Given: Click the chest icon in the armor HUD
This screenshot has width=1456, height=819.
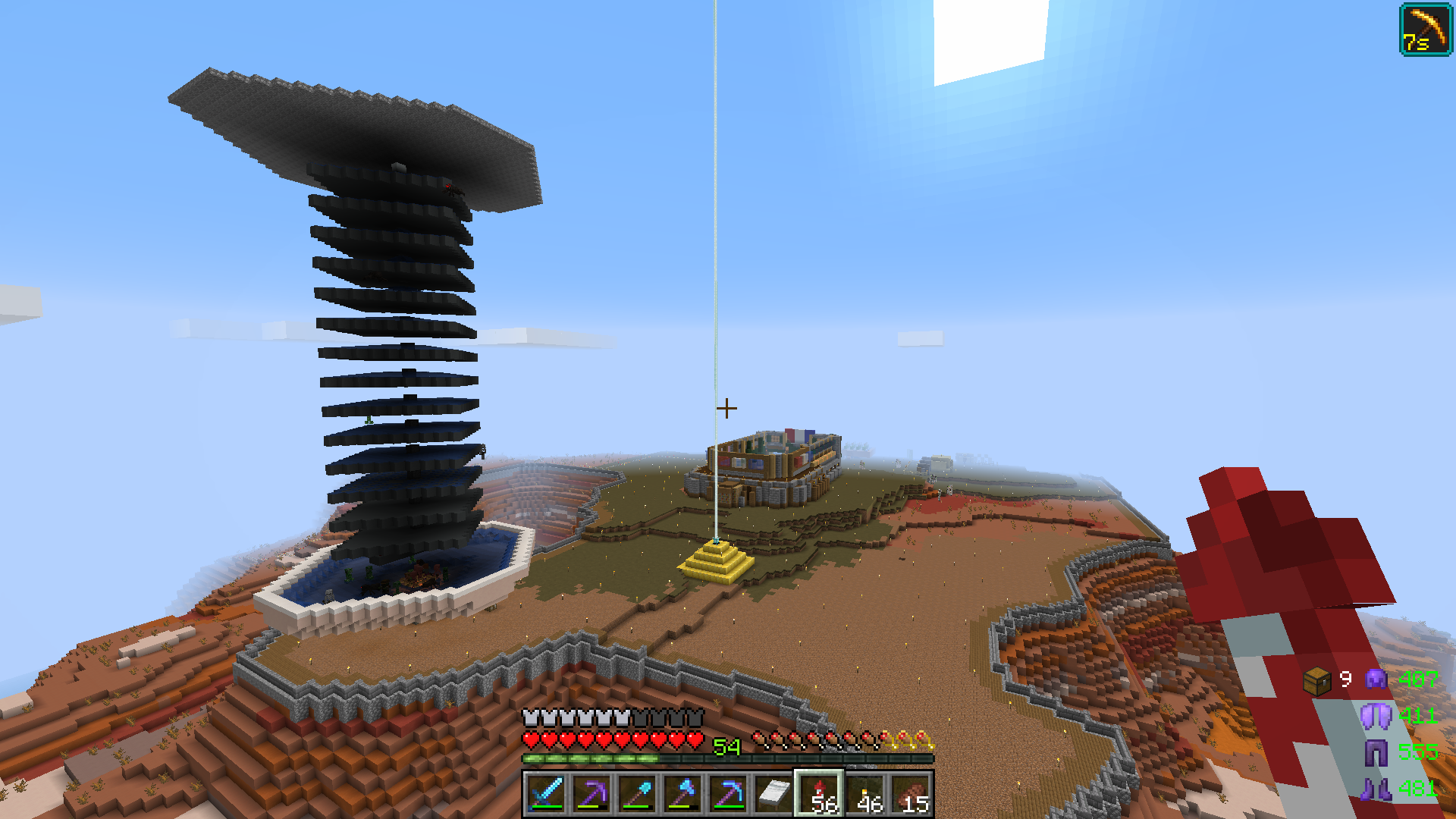Looking at the screenshot, I should pos(1317,680).
